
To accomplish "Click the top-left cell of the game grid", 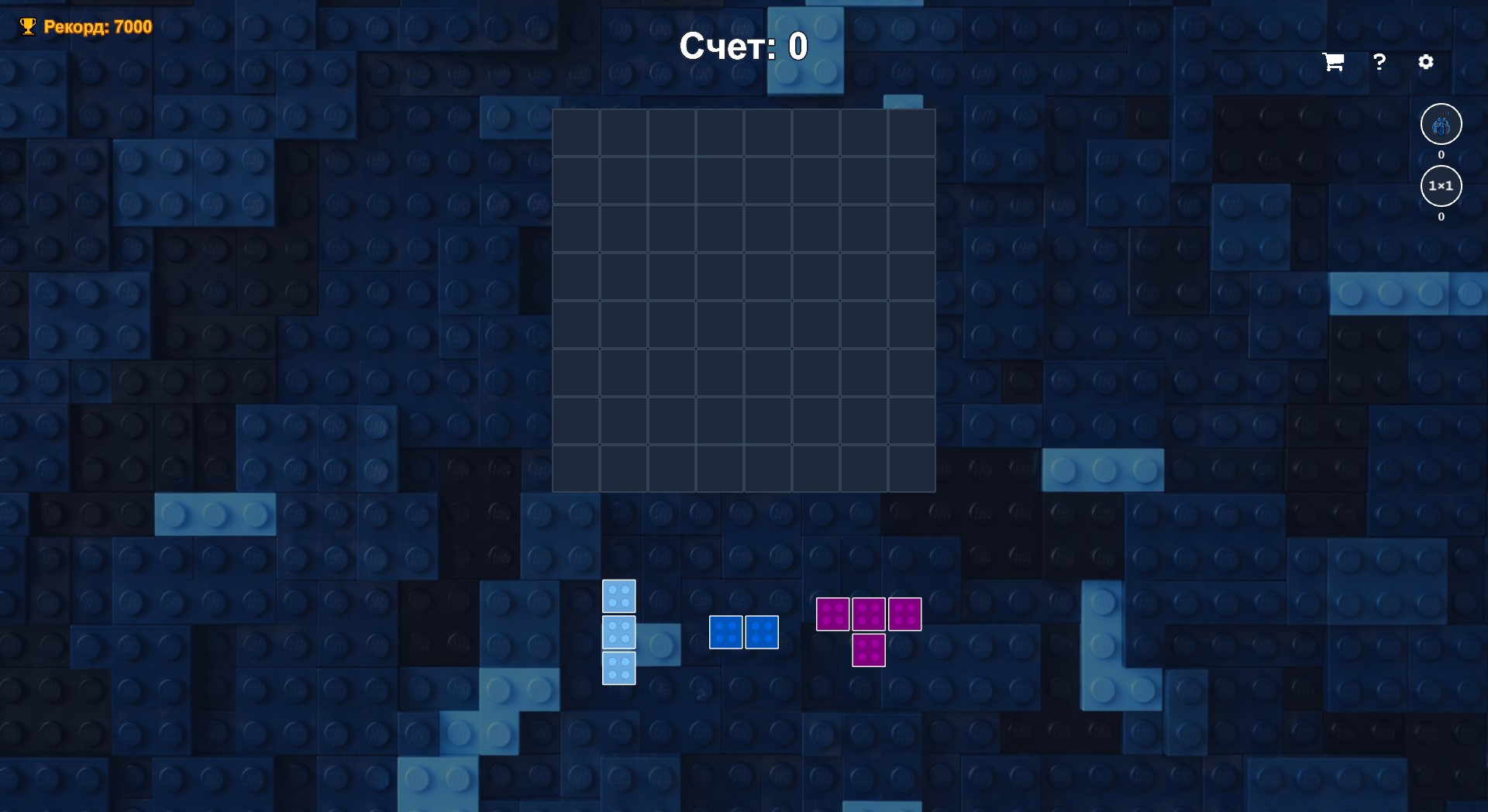I will [x=576, y=132].
